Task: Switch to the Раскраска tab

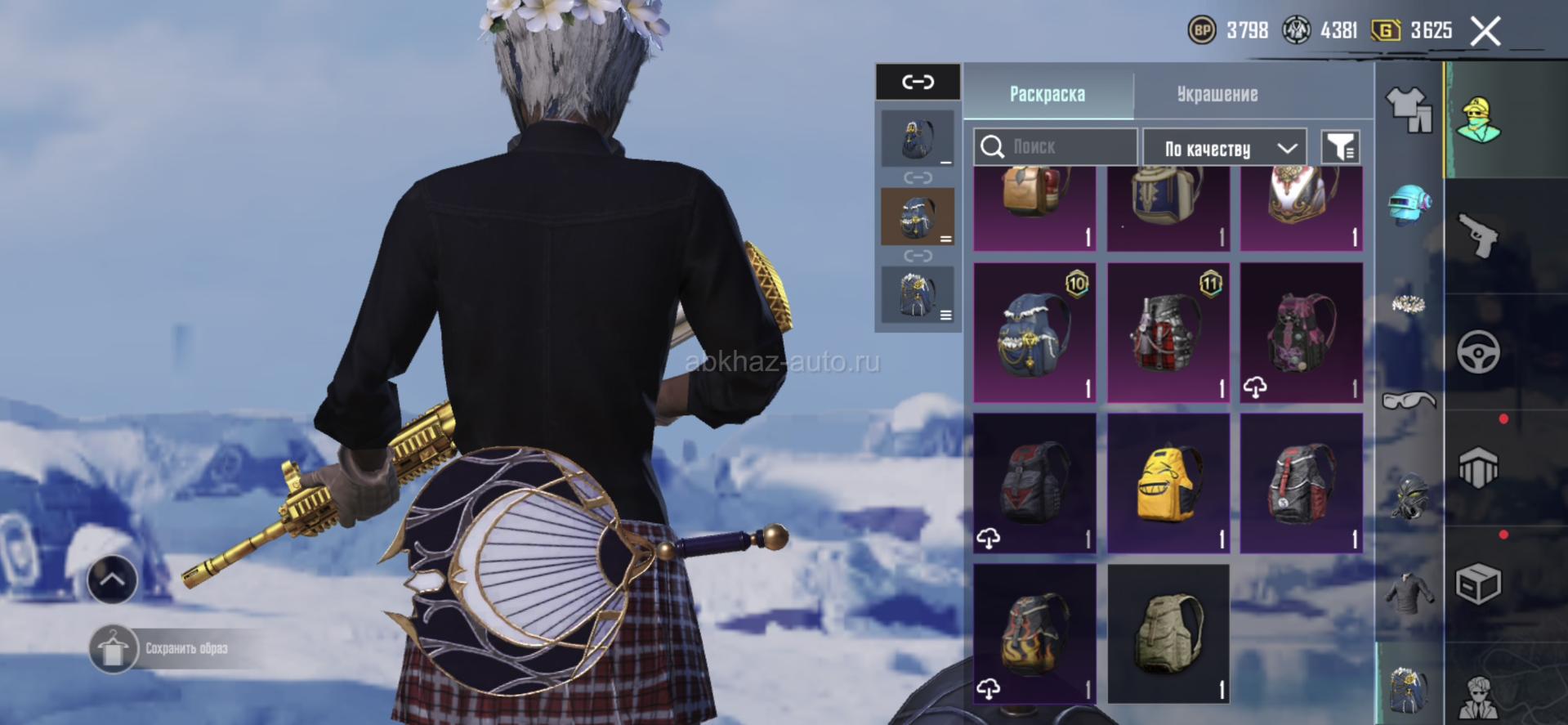Action: pyautogui.click(x=1047, y=94)
